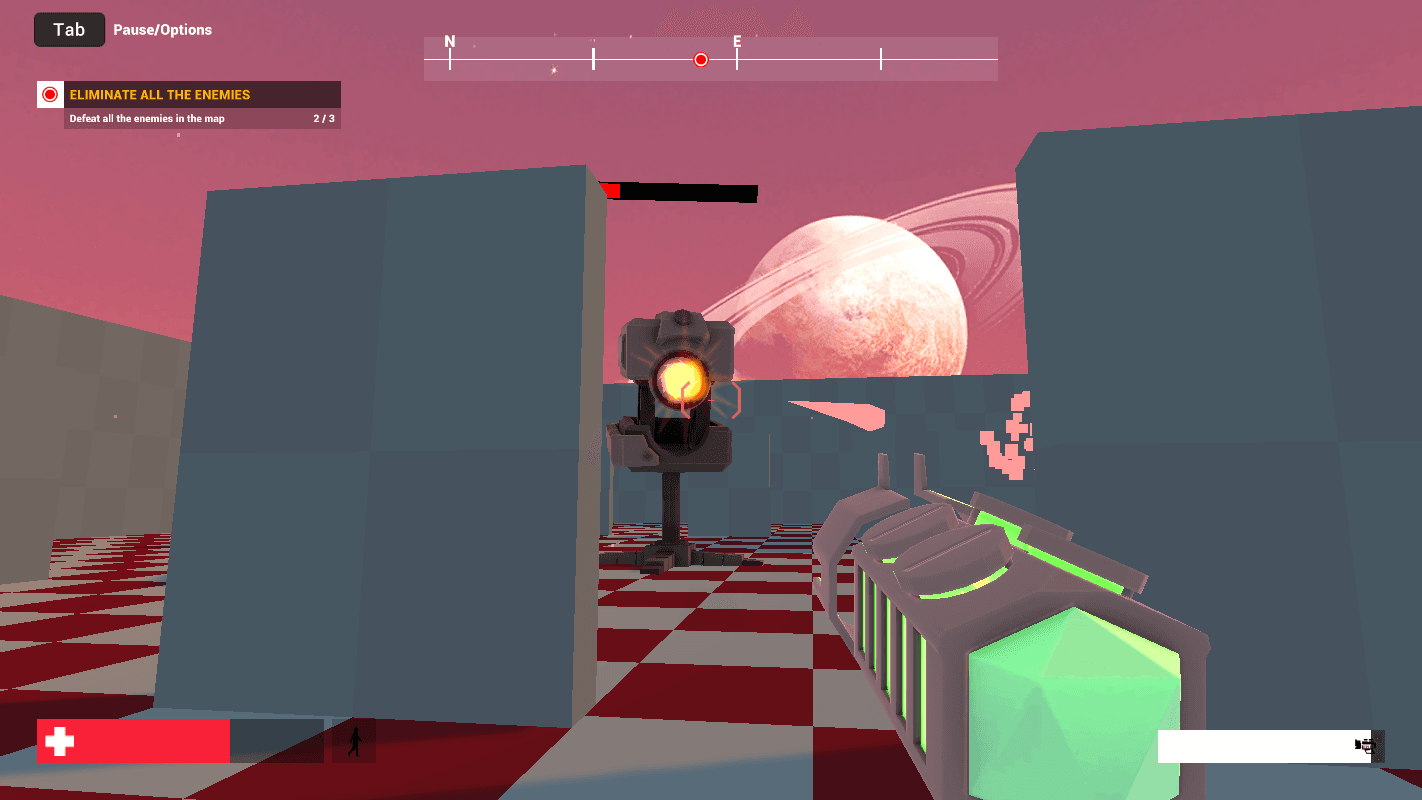Screen dimensions: 1422x800
Task: Select the player stance silhouette icon
Action: [x=353, y=740]
